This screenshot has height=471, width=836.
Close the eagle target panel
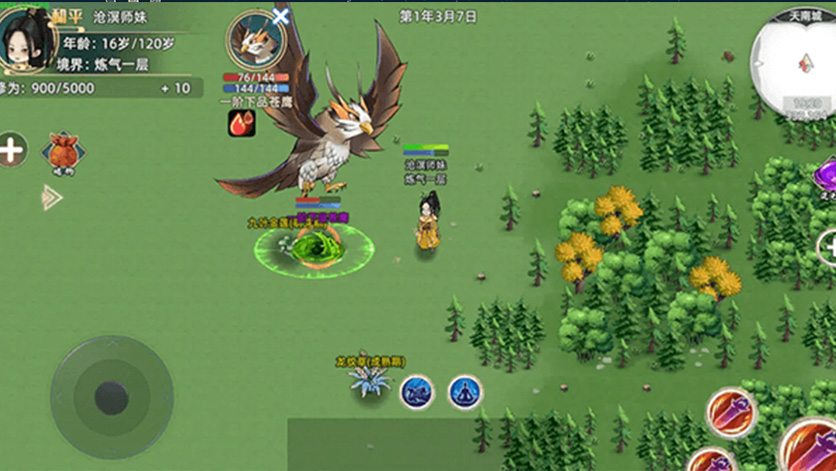pyautogui.click(x=281, y=16)
